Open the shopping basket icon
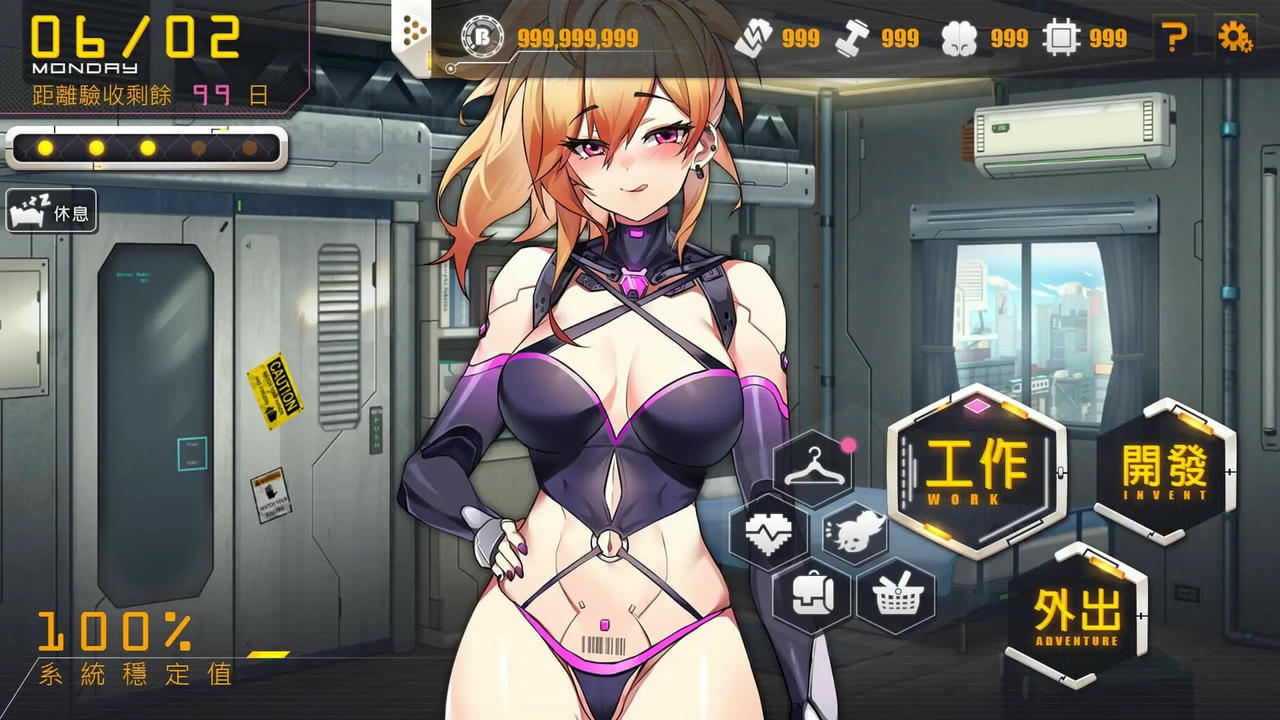The height and width of the screenshot is (720, 1280). point(897,595)
